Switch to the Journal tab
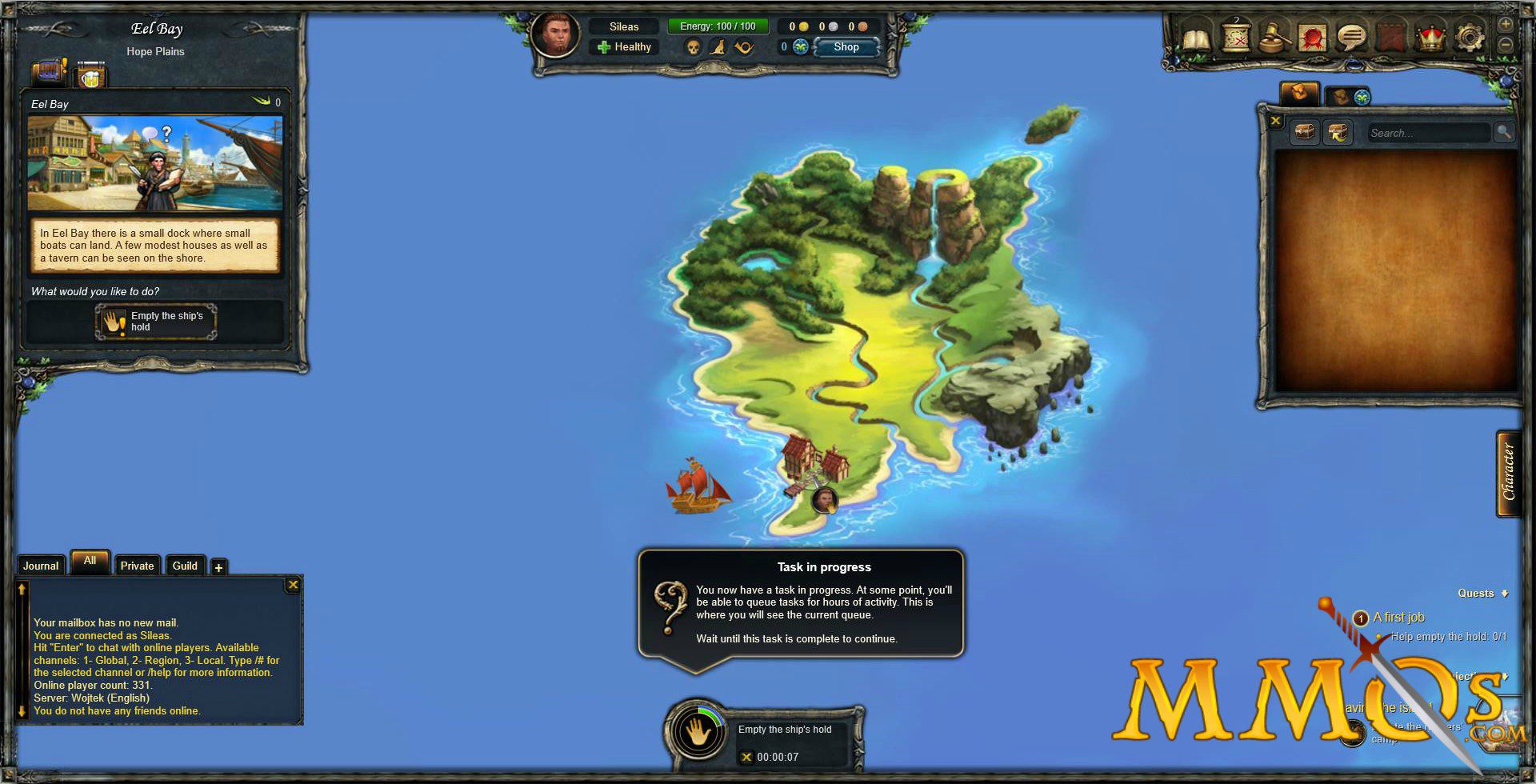The height and width of the screenshot is (784, 1536). pyautogui.click(x=41, y=566)
